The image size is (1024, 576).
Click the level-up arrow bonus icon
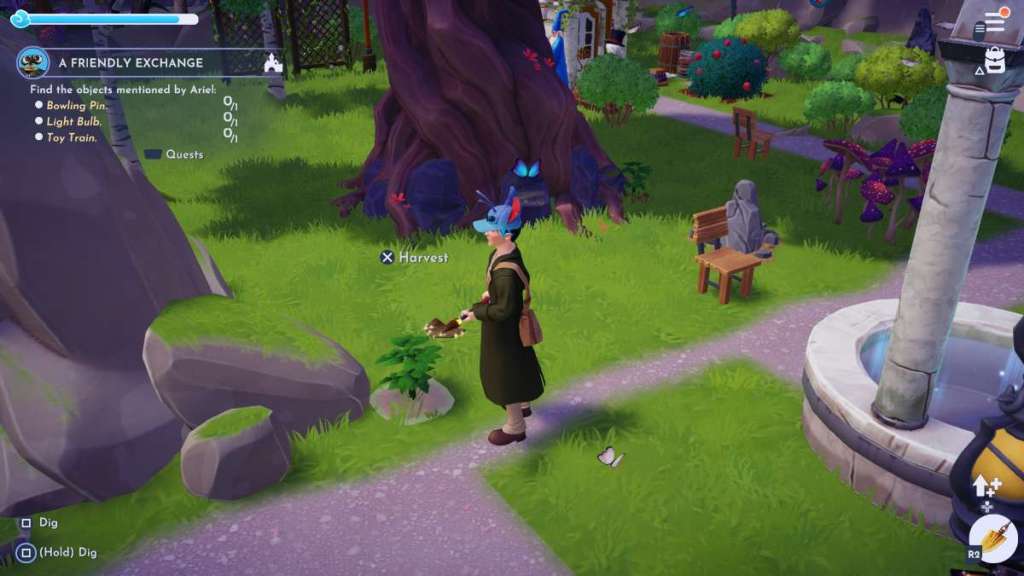point(986,486)
